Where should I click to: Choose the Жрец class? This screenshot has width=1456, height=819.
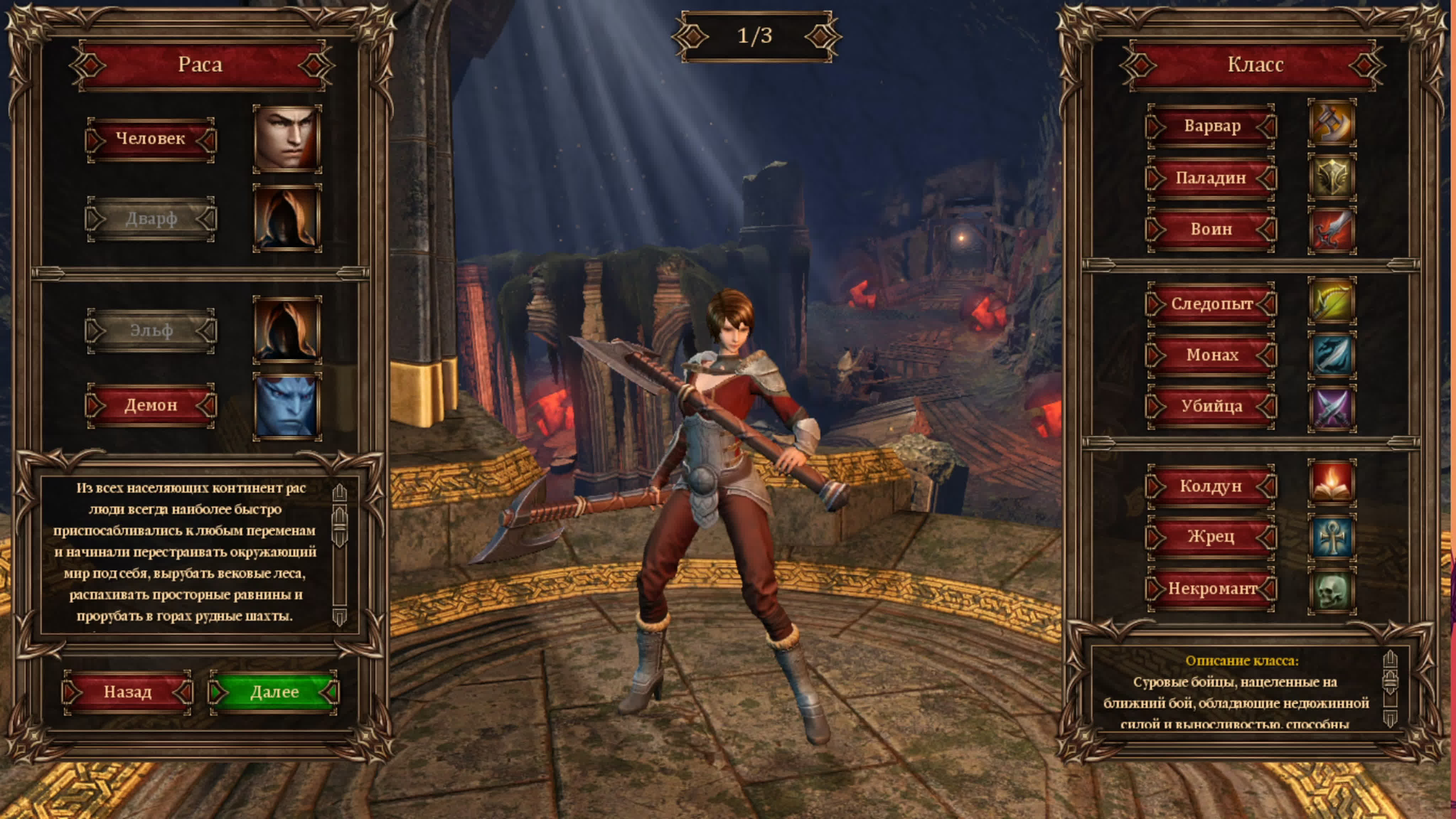click(1211, 536)
